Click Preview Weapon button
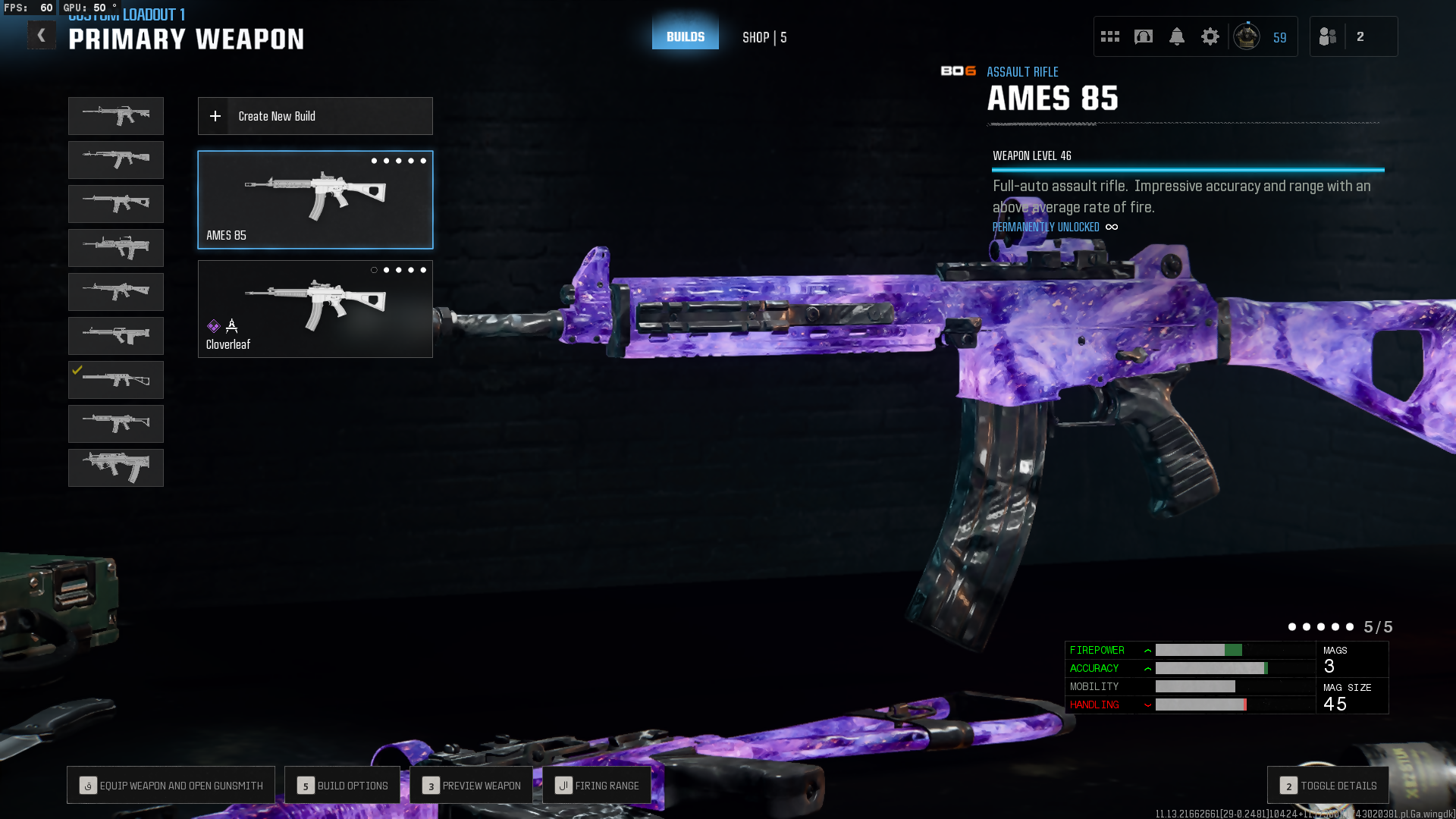This screenshot has width=1456, height=819. [x=472, y=786]
